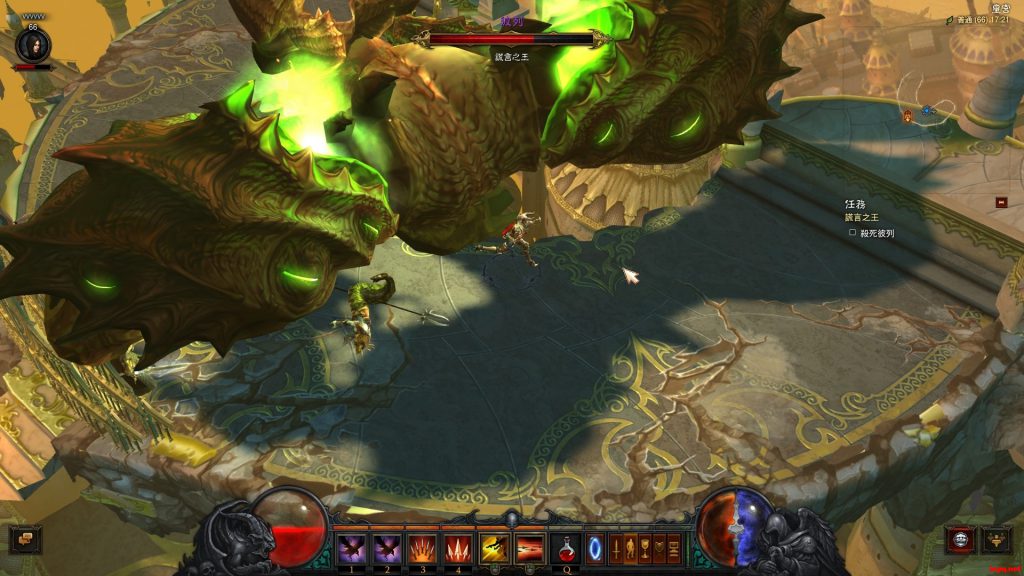Click the minimap player marker area
Screen dimensions: 1024x576
coord(927,111)
